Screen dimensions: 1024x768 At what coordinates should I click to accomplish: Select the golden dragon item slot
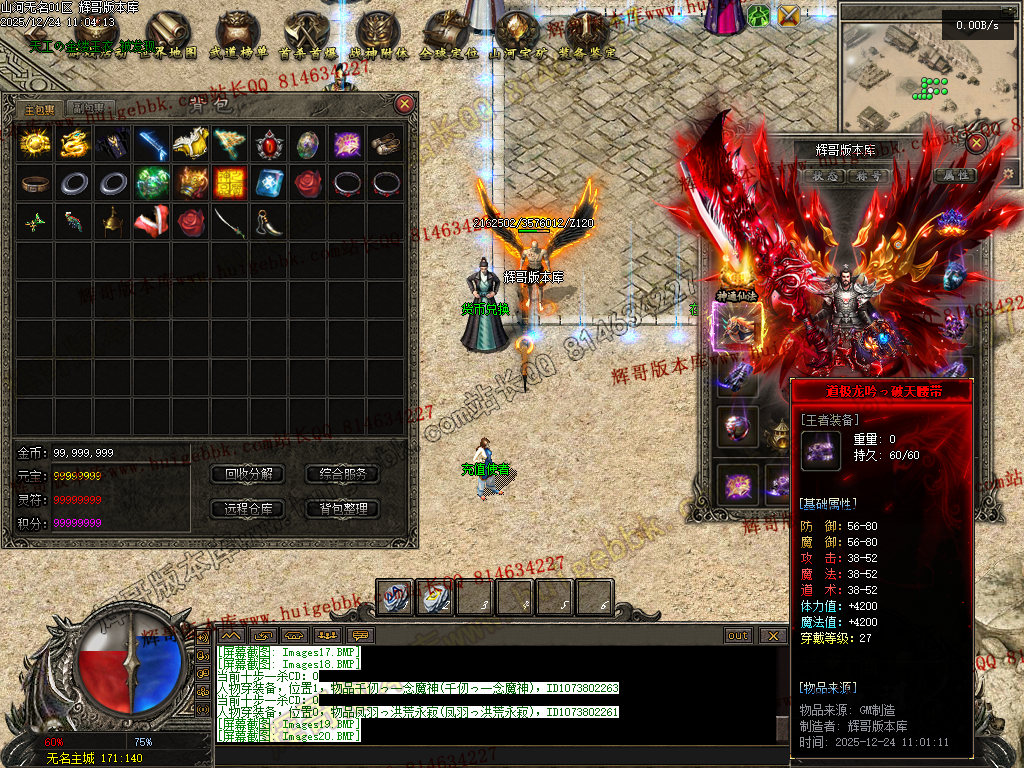pos(74,144)
